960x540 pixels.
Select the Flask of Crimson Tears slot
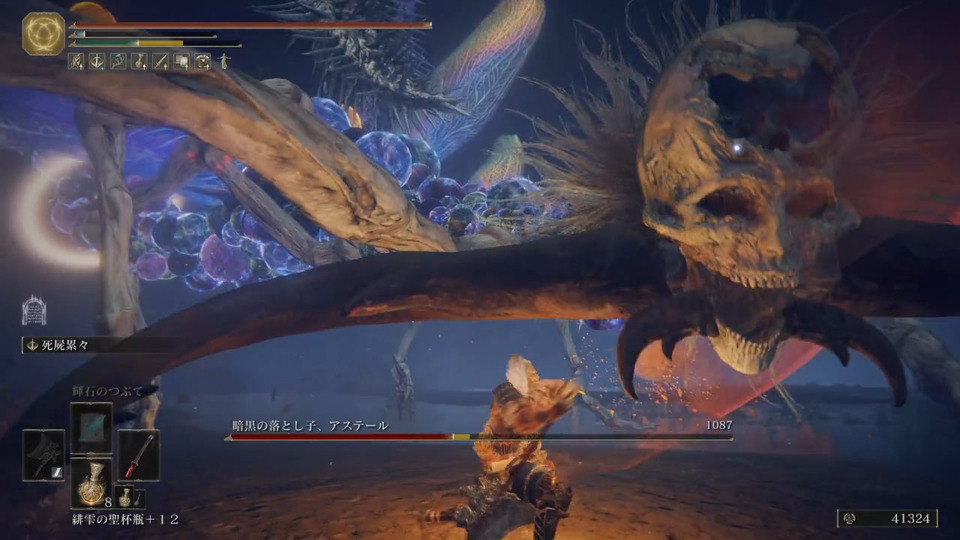coord(91,482)
